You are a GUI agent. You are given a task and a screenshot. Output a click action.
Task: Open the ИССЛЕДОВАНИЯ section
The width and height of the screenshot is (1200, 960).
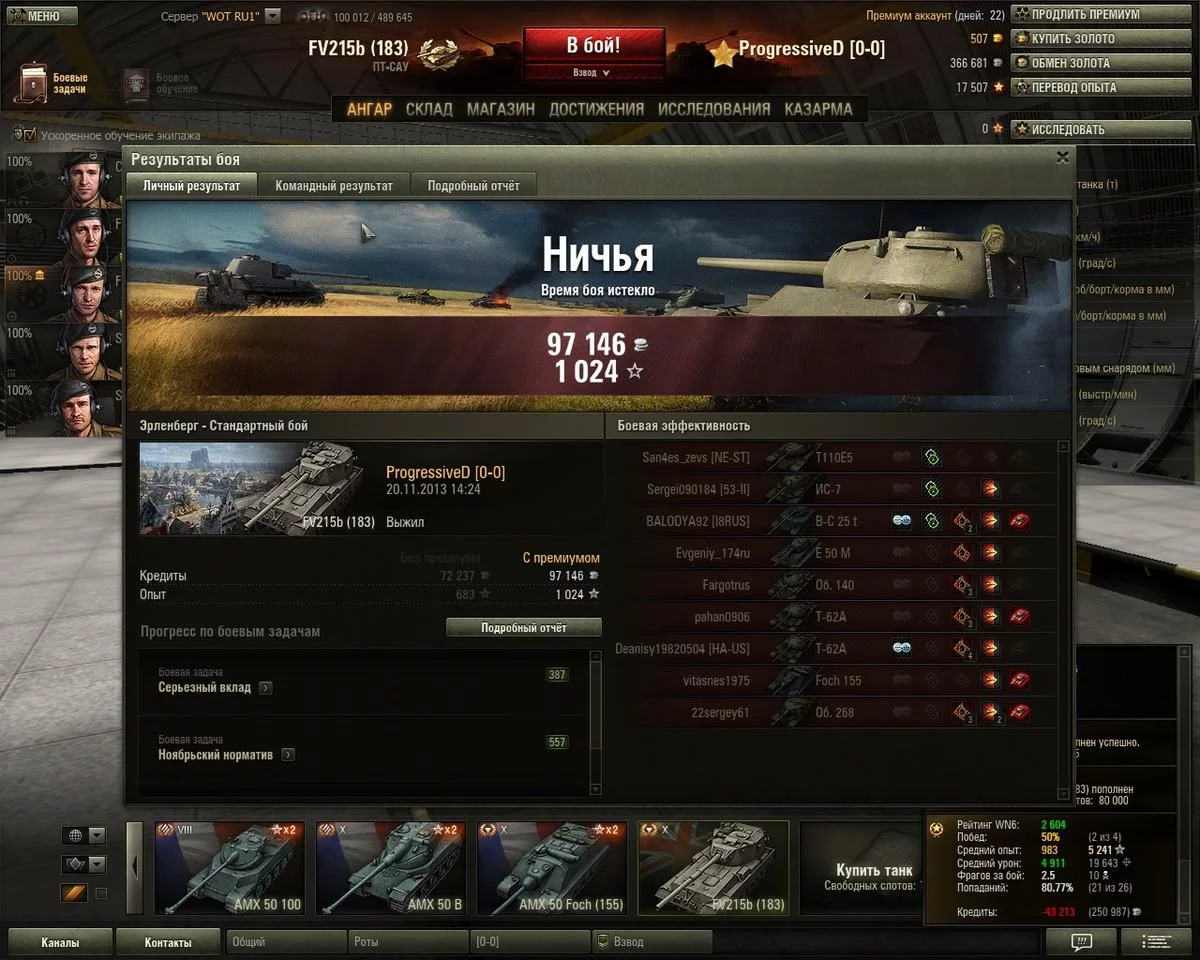[x=714, y=109]
